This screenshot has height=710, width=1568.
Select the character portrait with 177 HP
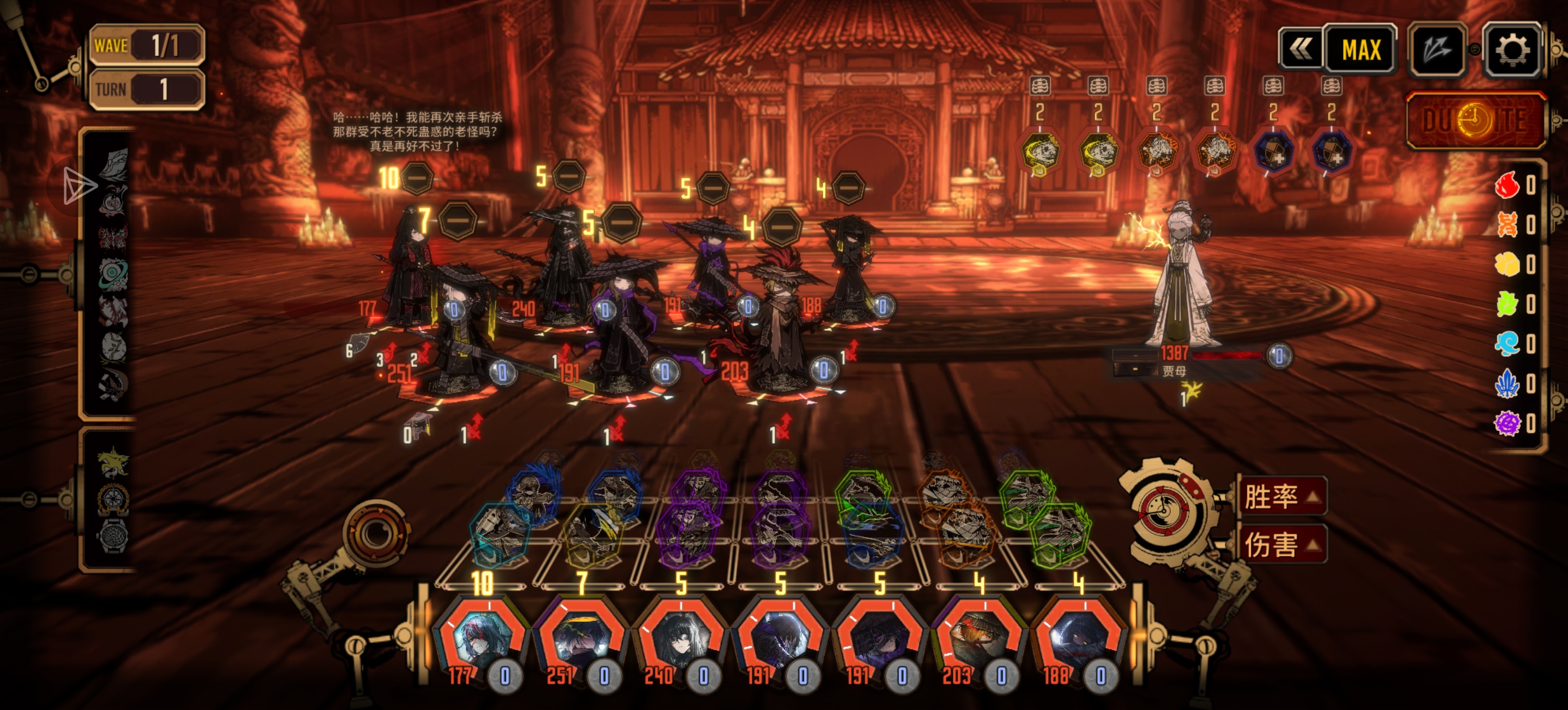[x=481, y=641]
